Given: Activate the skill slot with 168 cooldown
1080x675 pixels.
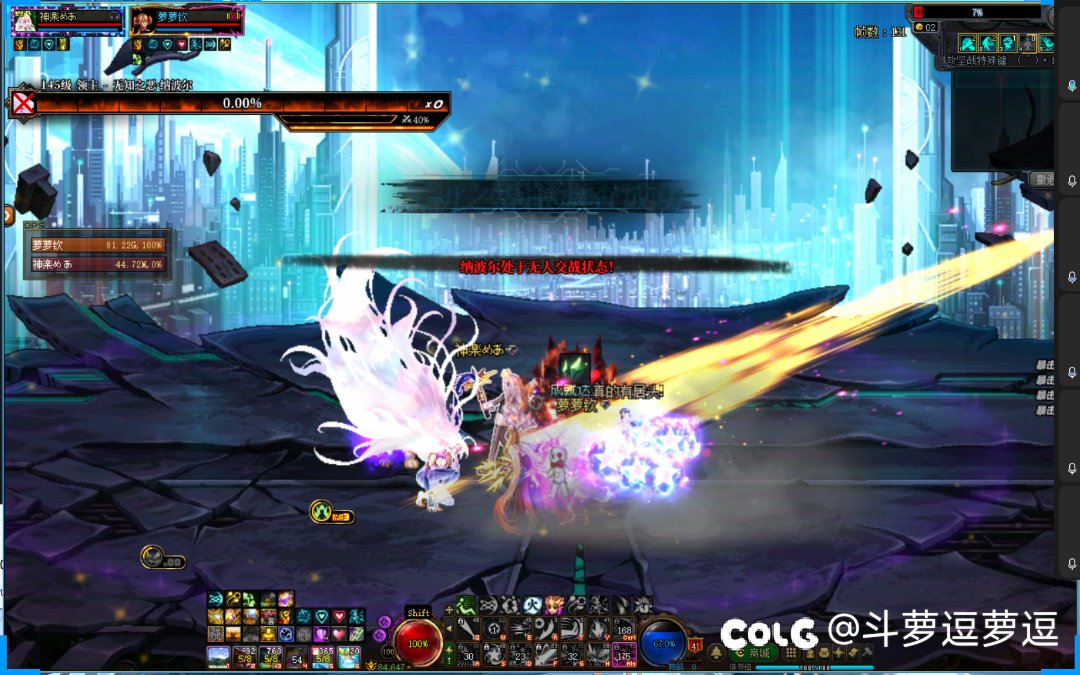Looking at the screenshot, I should pyautogui.click(x=624, y=629).
